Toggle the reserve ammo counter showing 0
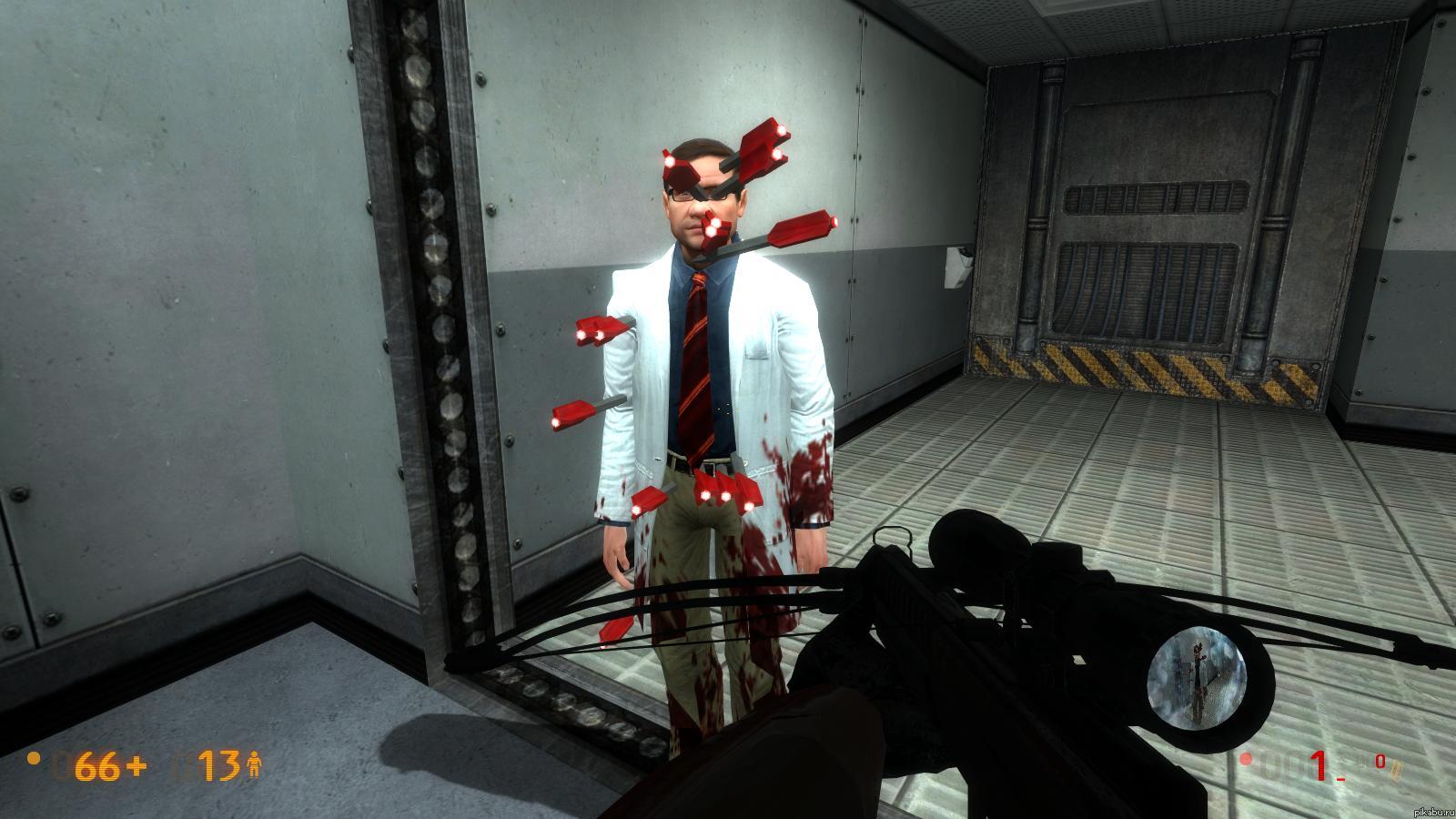The image size is (1456, 819). point(1380,762)
